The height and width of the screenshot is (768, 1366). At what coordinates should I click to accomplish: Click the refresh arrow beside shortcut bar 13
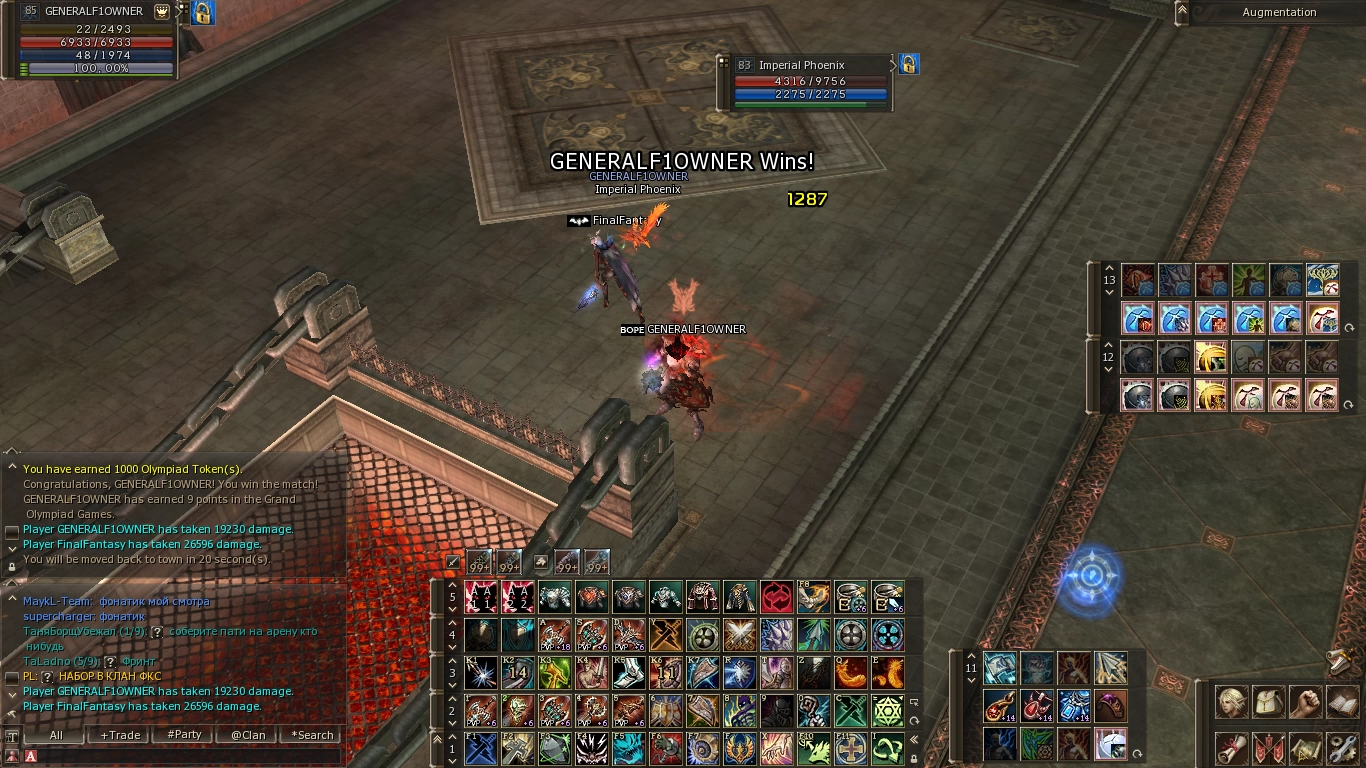point(1350,327)
